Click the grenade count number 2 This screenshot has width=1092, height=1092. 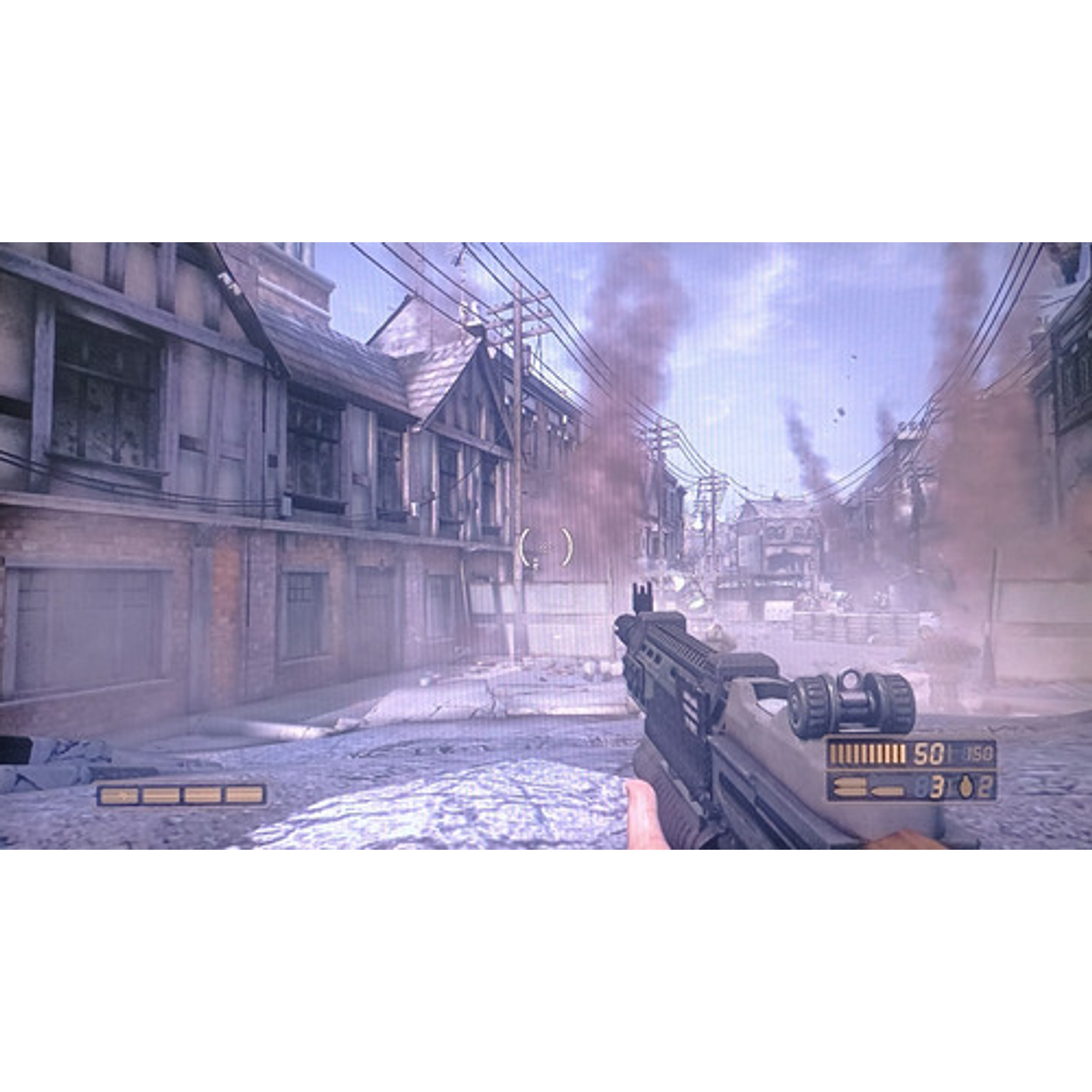(x=984, y=786)
